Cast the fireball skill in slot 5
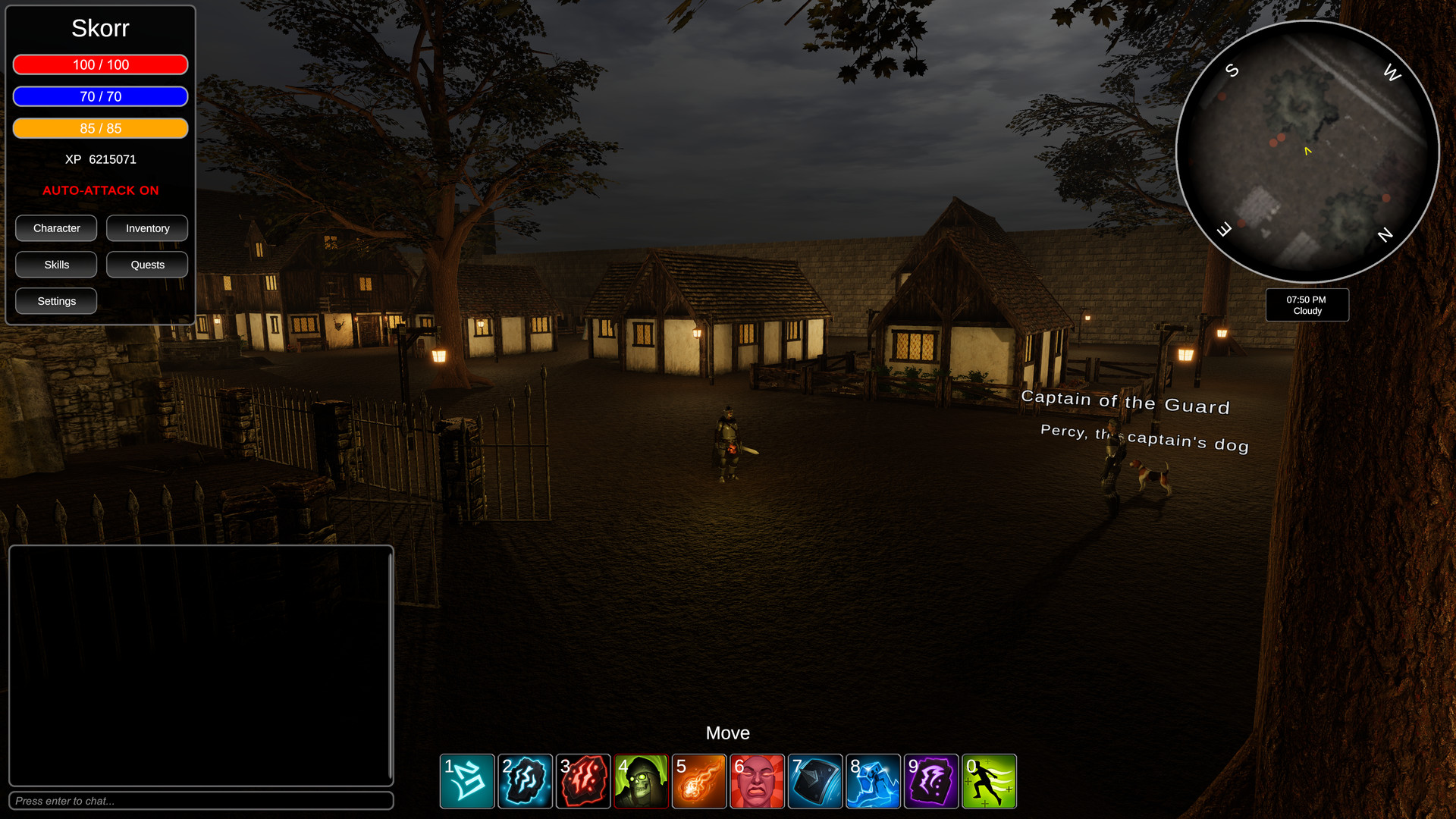The height and width of the screenshot is (819, 1456). click(x=698, y=781)
